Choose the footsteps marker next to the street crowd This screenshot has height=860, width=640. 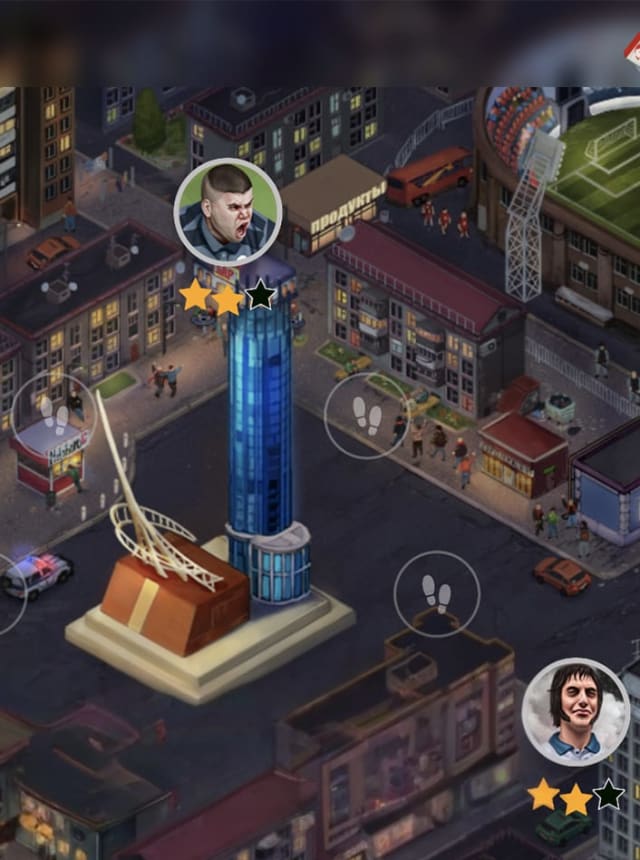(x=368, y=415)
